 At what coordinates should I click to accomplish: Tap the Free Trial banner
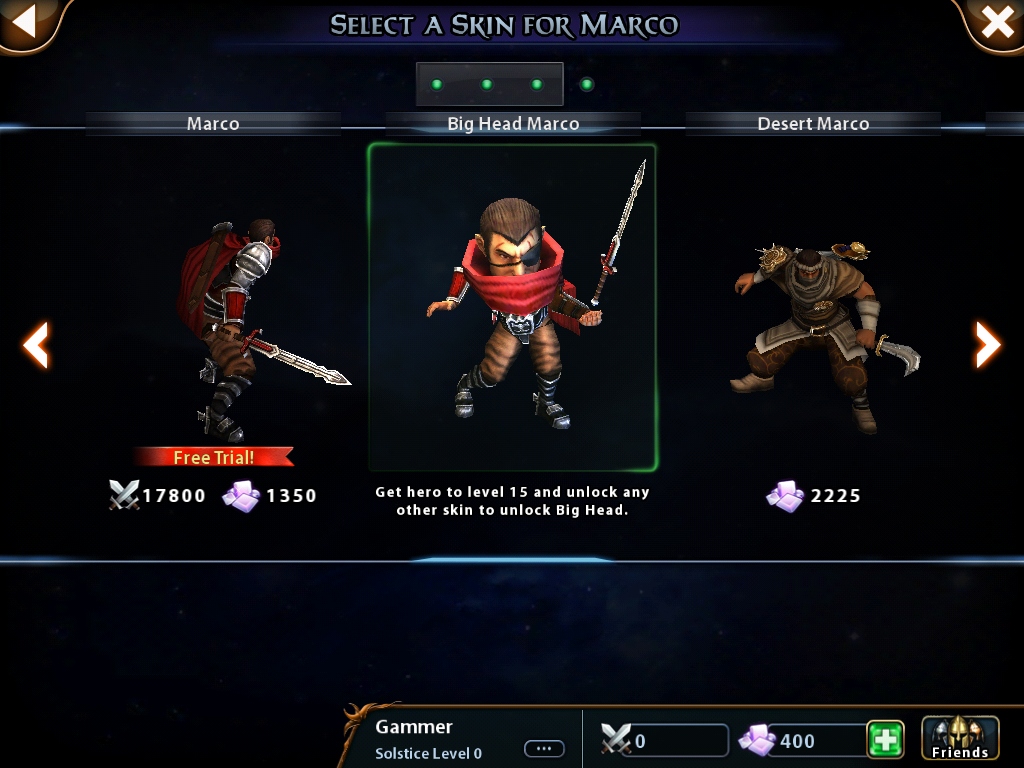point(213,457)
